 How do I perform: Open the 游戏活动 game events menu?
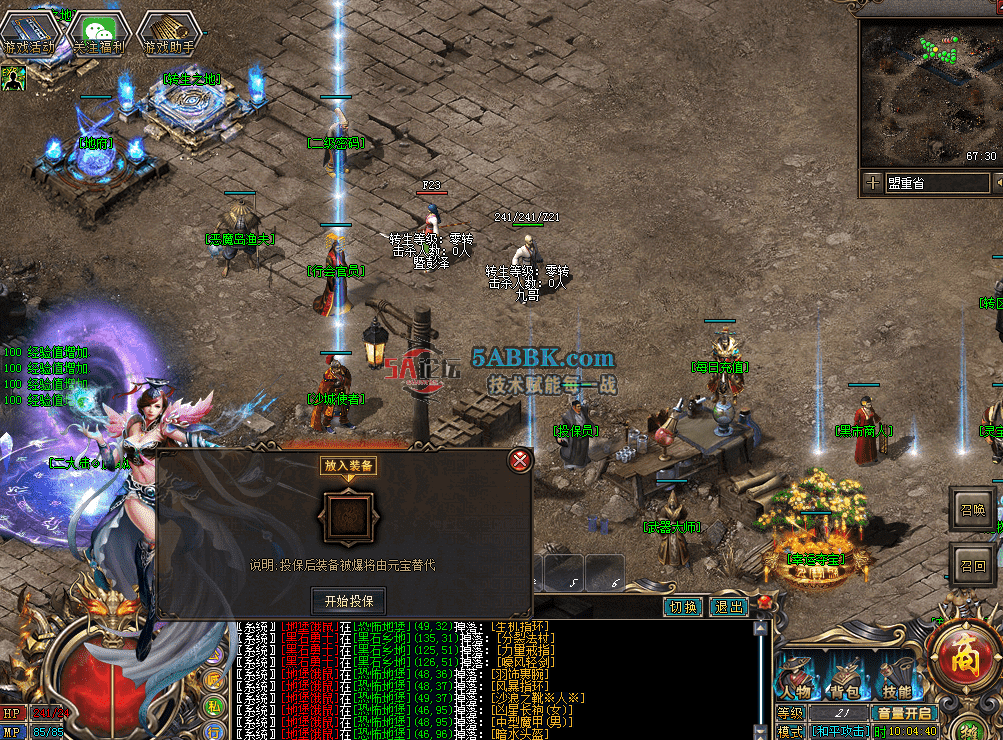tap(29, 35)
